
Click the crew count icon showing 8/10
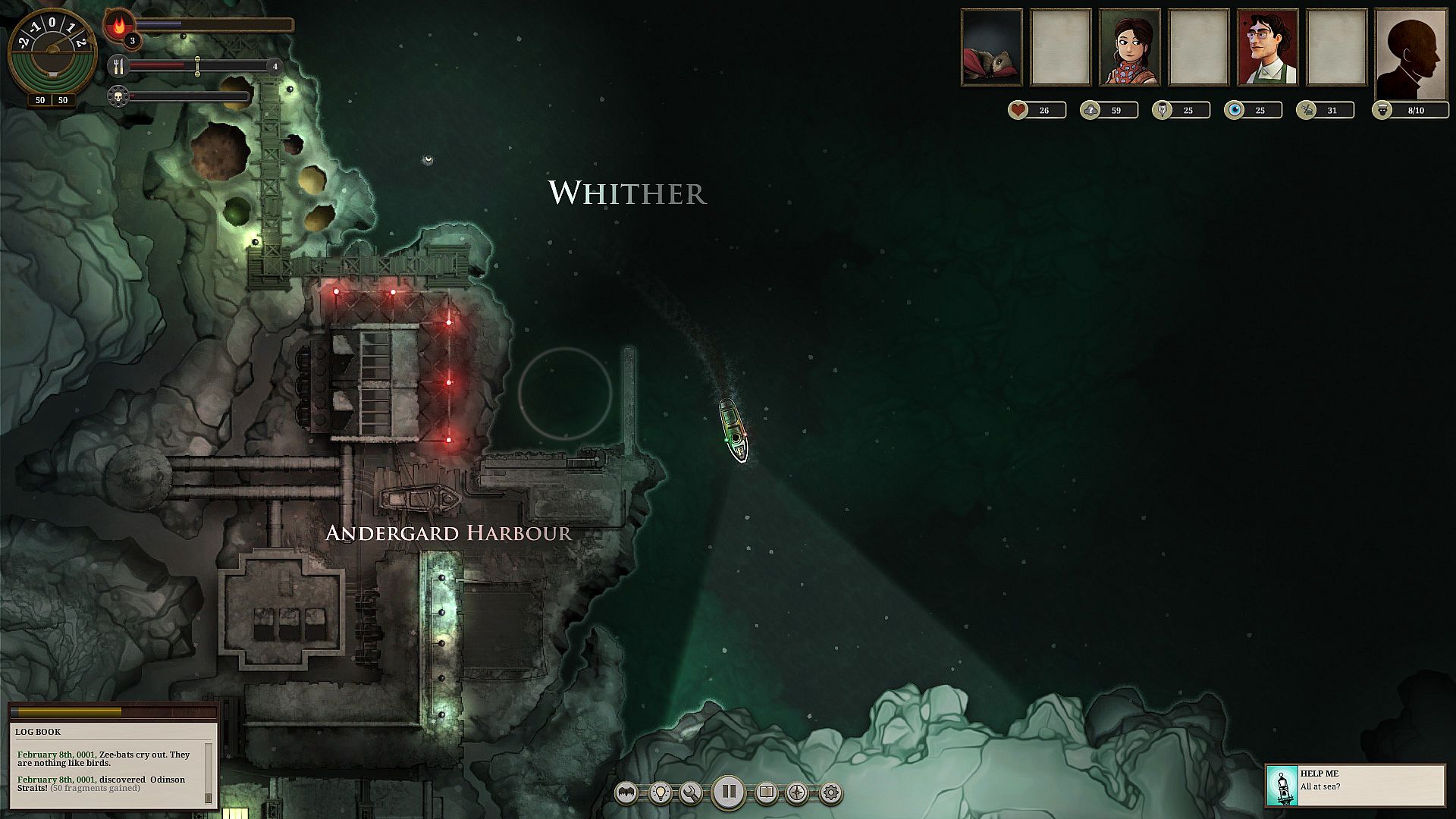pos(1382,111)
